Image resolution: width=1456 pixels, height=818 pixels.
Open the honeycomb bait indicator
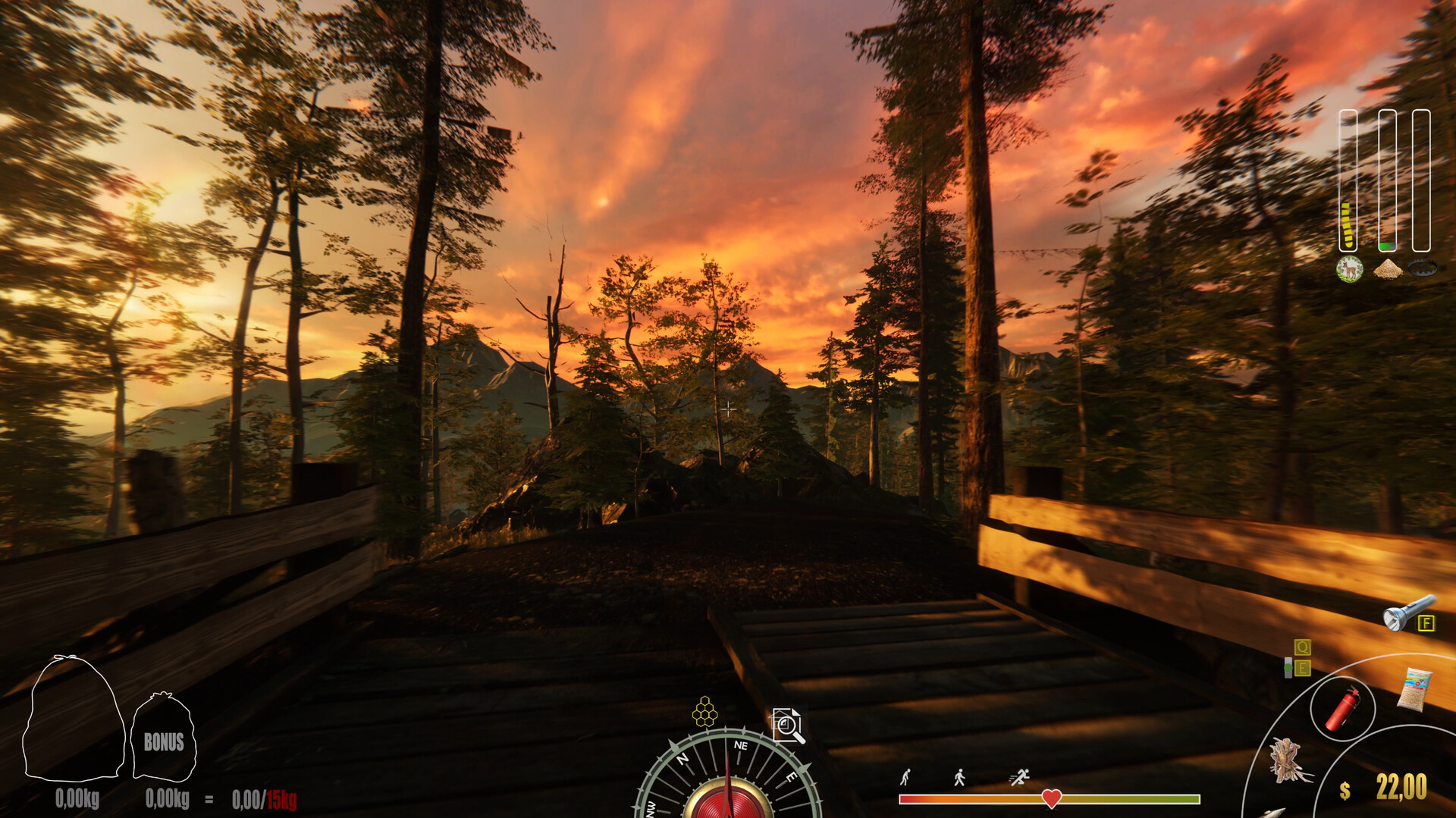pyautogui.click(x=705, y=713)
